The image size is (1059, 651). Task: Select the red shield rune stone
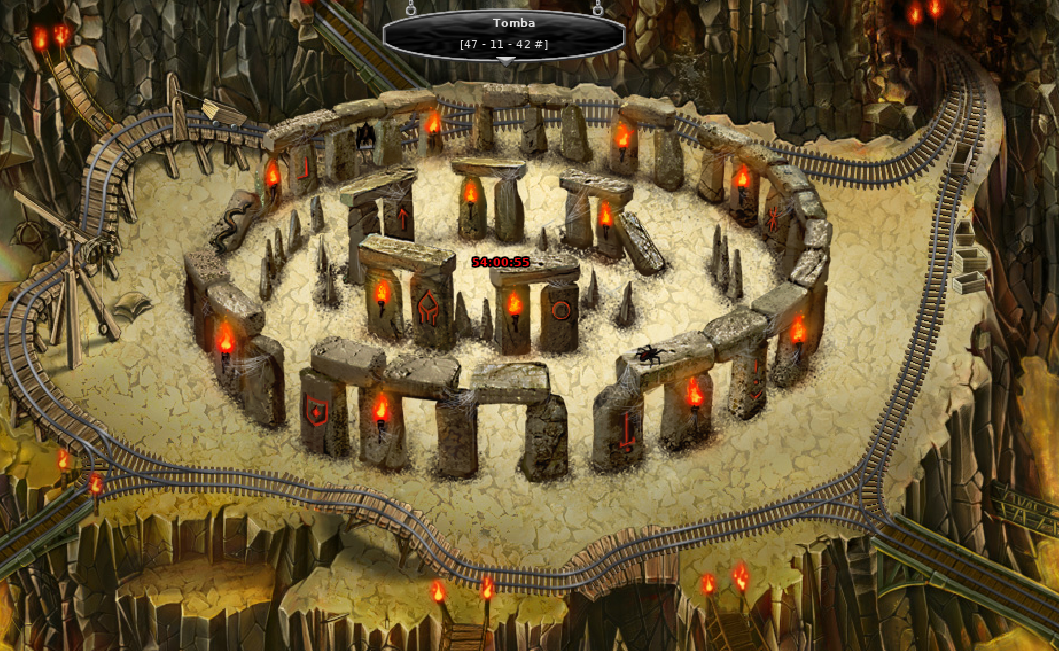pyautogui.click(x=317, y=409)
